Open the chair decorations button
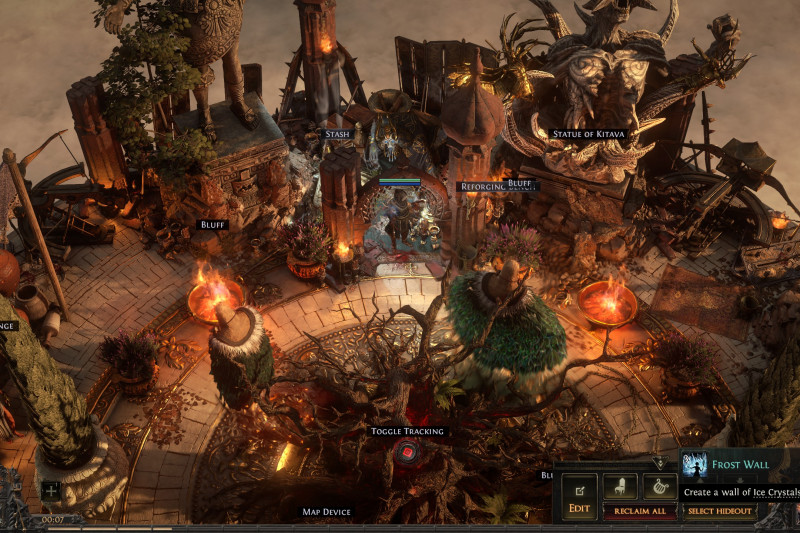 (x=620, y=487)
